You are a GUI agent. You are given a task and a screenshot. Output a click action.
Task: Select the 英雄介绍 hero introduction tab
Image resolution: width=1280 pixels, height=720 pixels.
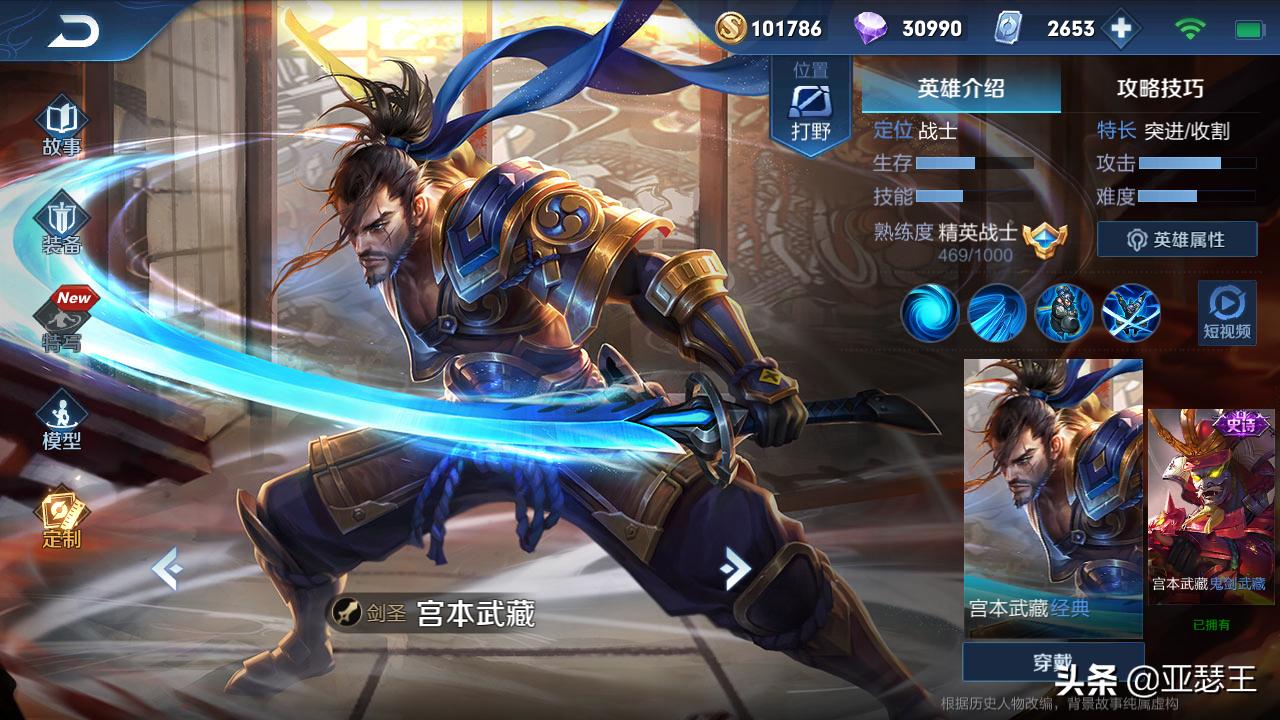pos(960,88)
